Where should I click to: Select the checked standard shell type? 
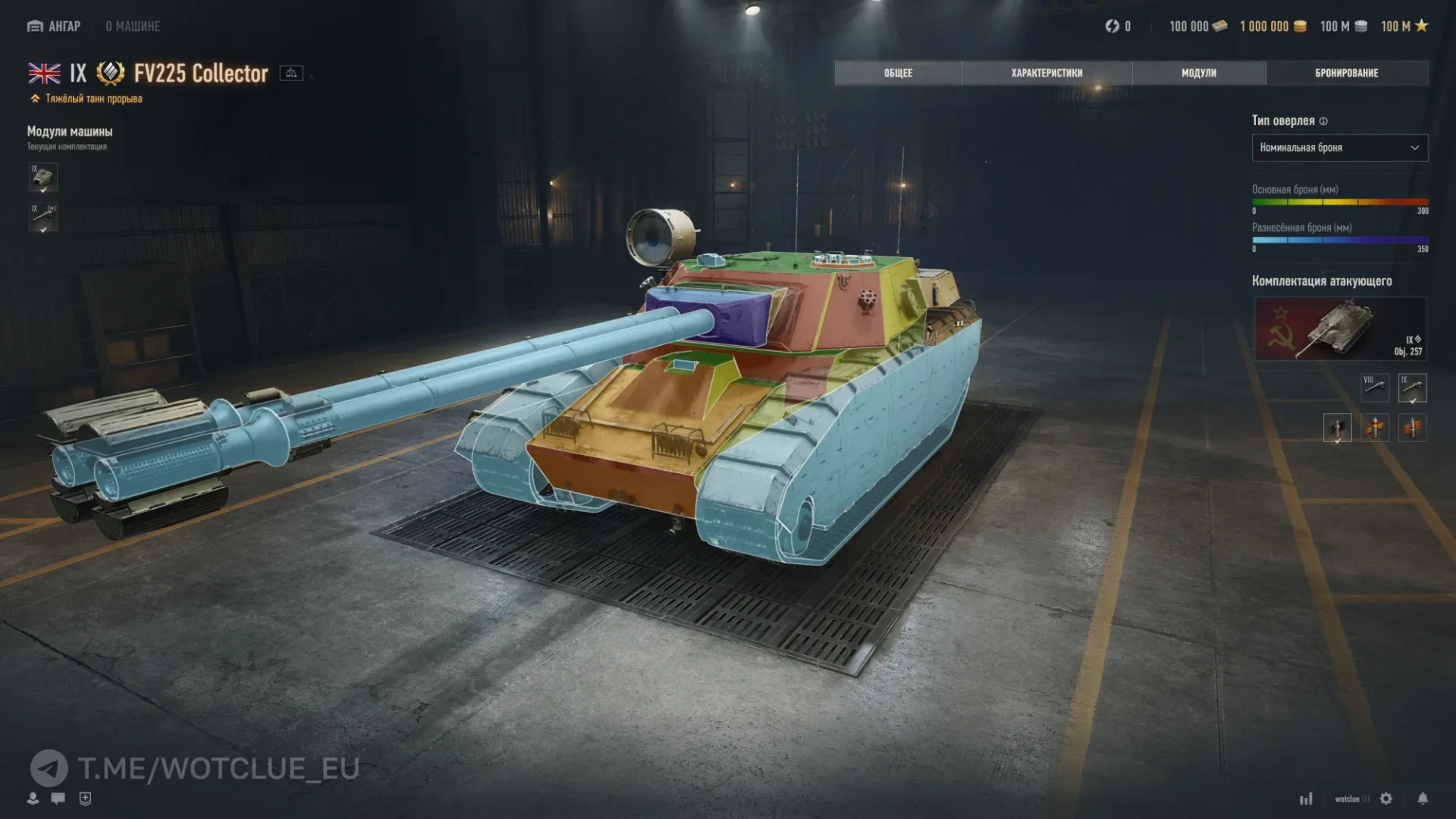coord(1337,428)
